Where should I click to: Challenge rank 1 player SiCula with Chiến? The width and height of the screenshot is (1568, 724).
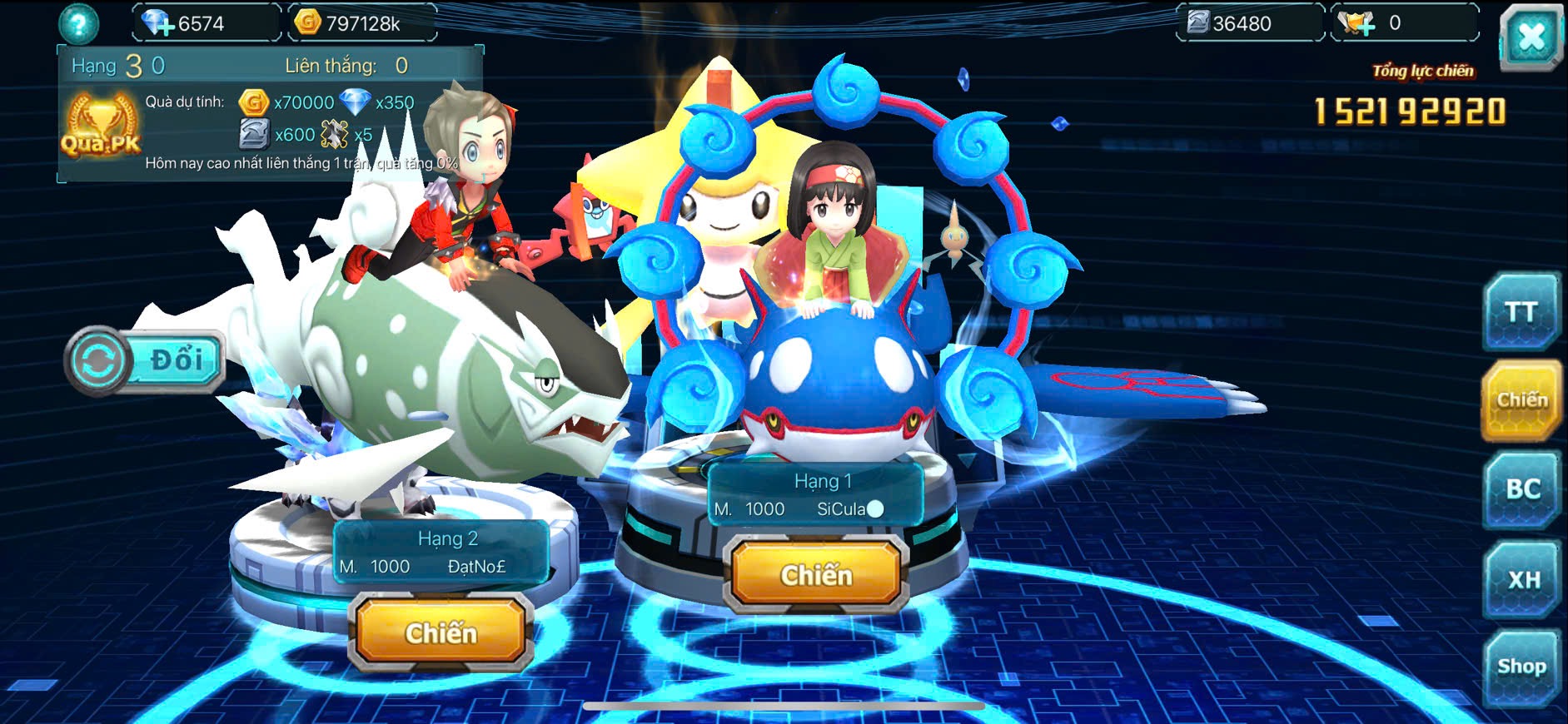tap(815, 575)
